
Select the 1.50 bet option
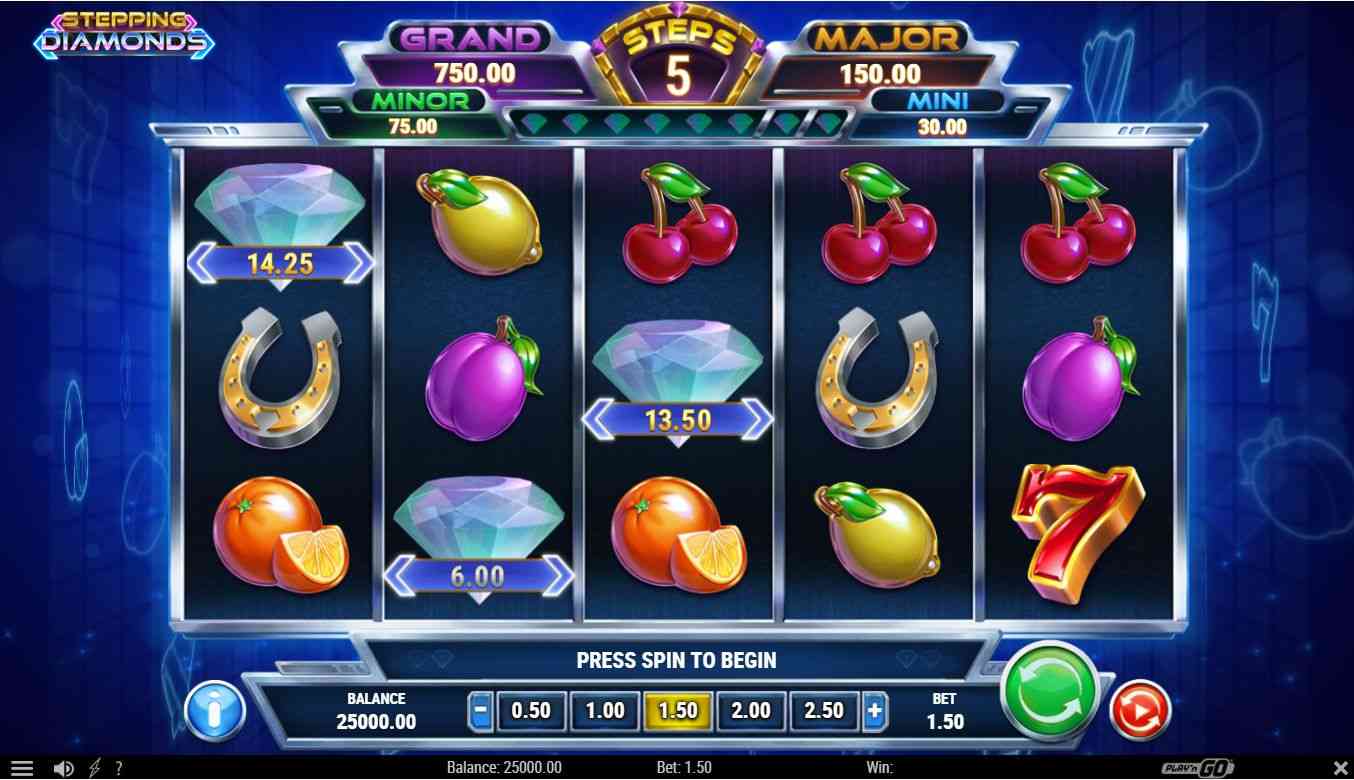(x=678, y=711)
